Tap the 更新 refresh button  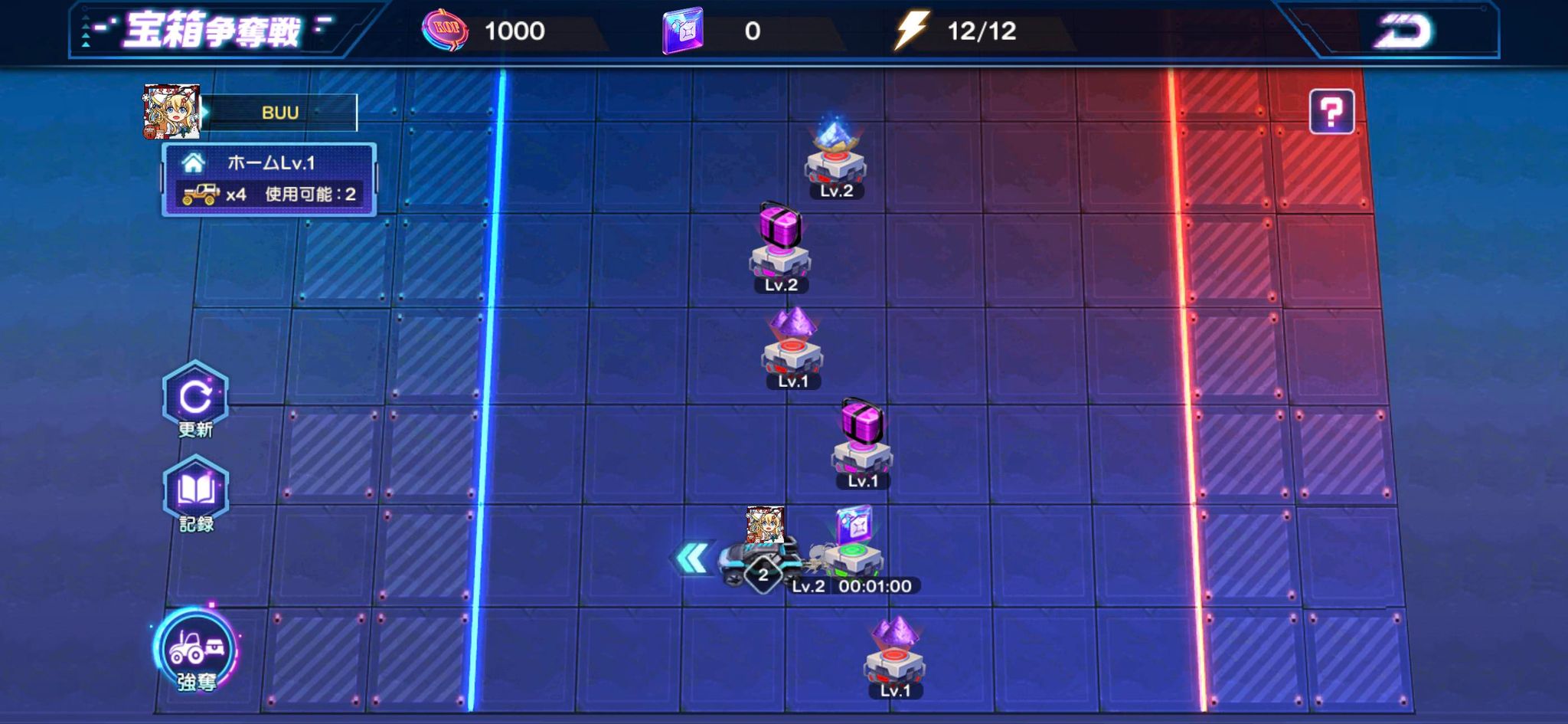click(195, 398)
